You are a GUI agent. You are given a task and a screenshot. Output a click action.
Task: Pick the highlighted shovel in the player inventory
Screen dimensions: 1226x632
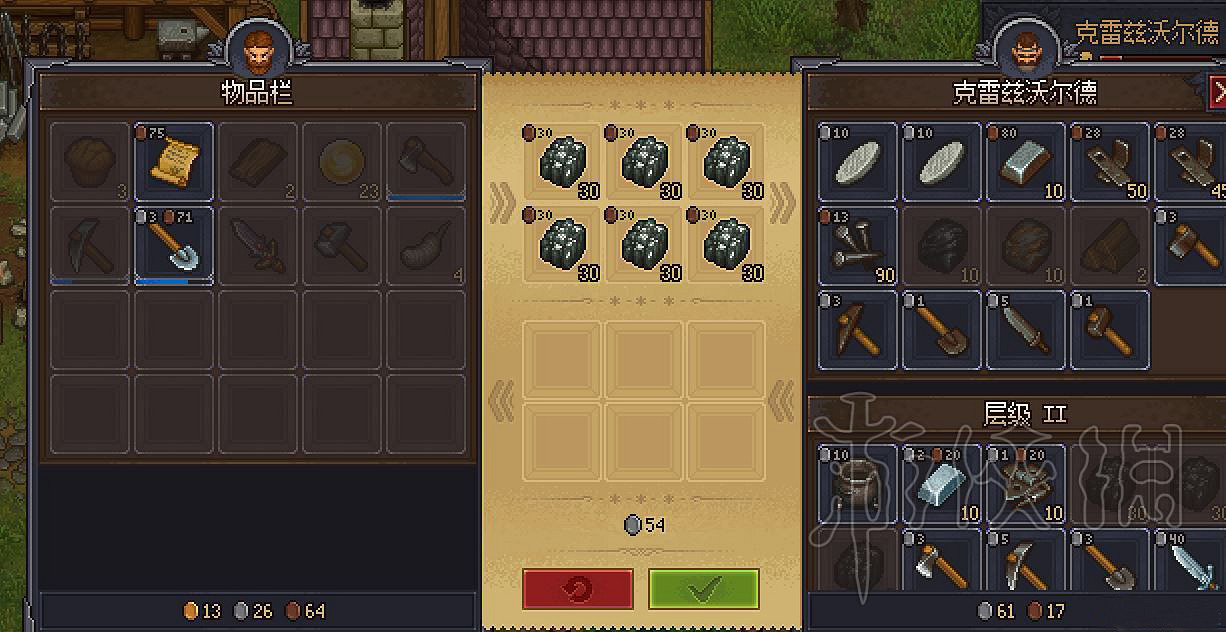[174, 246]
